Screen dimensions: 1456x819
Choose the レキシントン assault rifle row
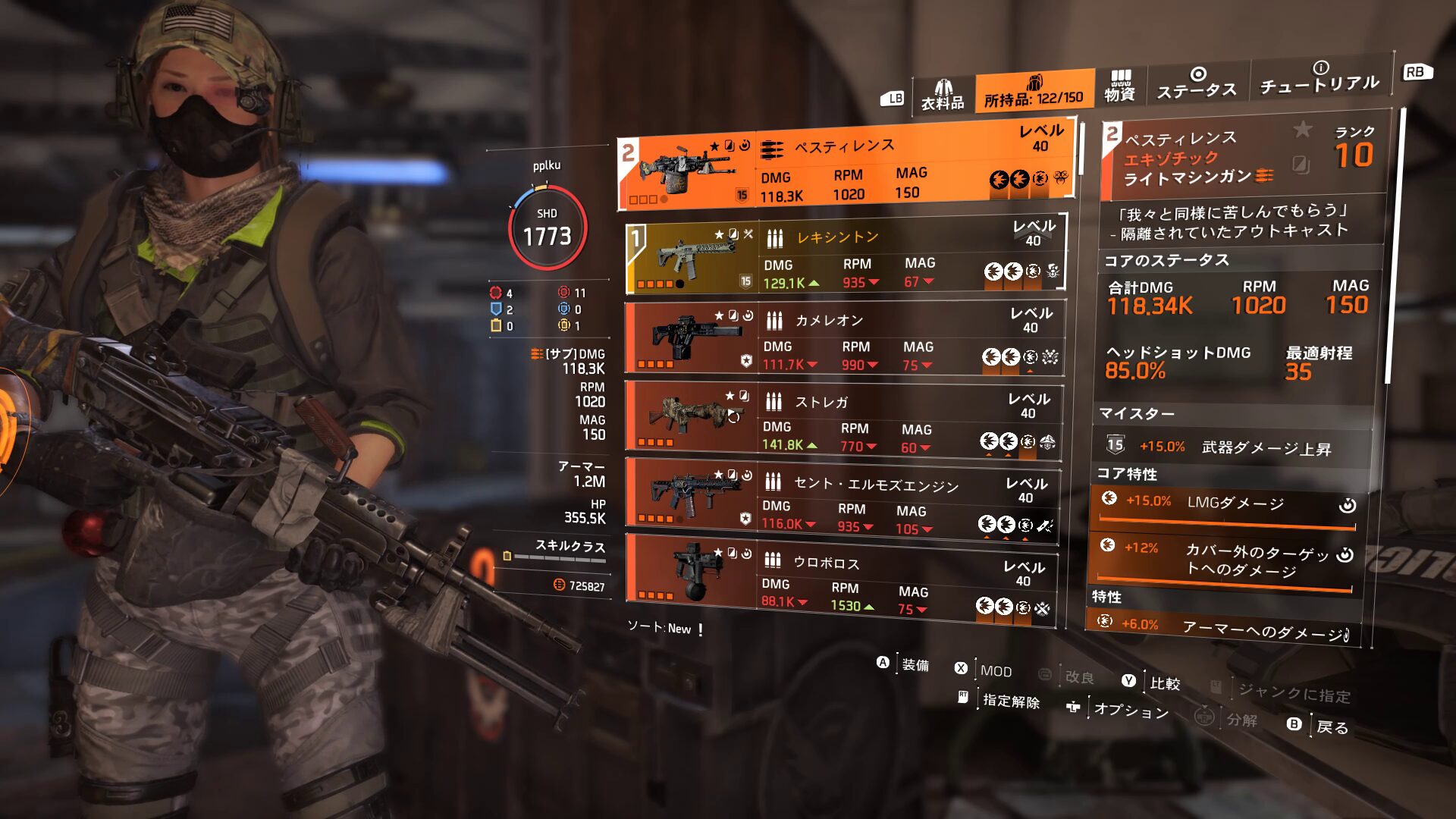844,255
